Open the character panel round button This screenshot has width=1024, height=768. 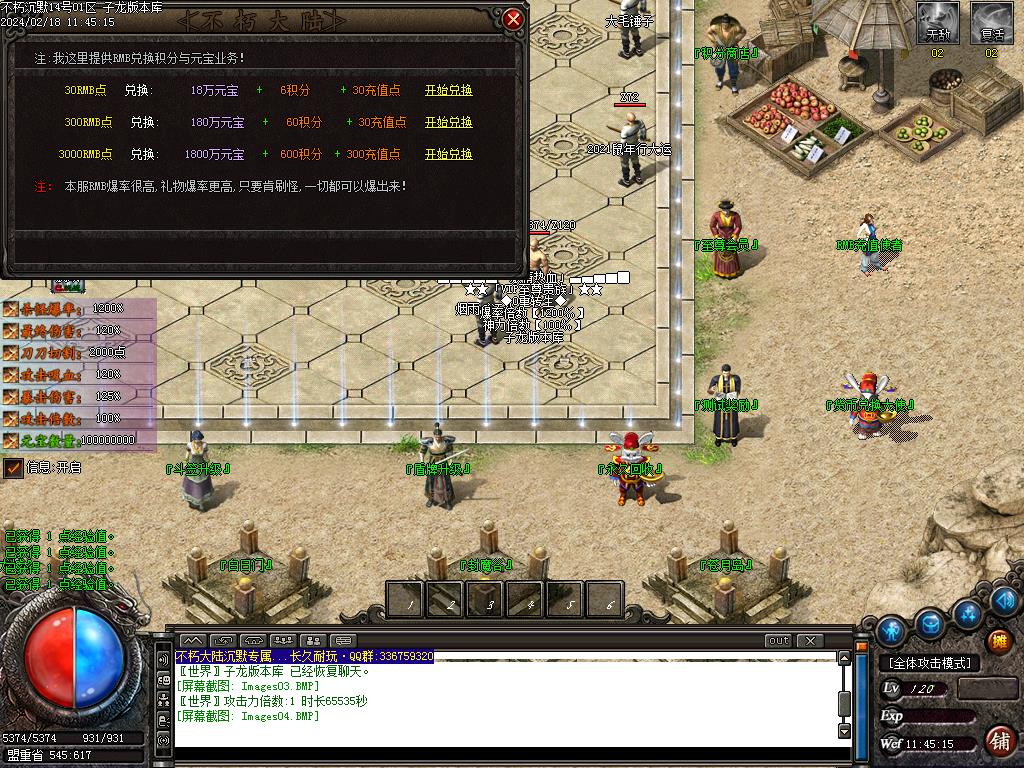[x=891, y=630]
